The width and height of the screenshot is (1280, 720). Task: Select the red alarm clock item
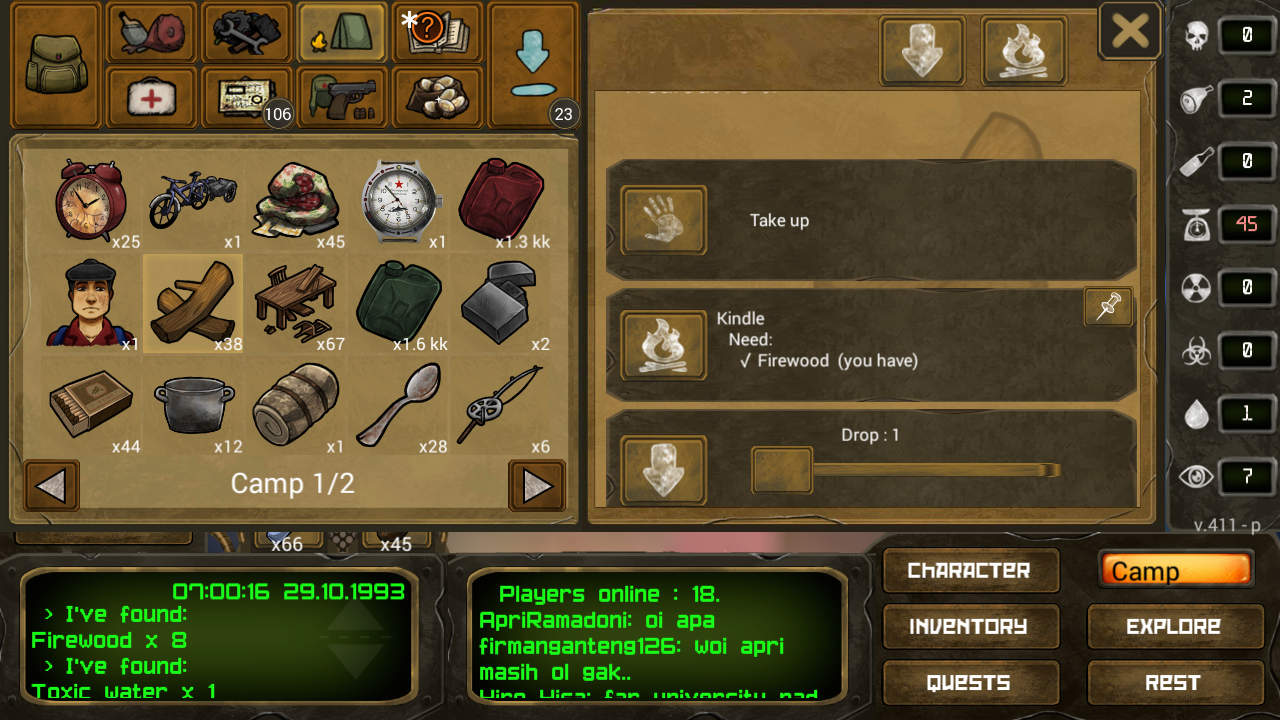[90, 200]
